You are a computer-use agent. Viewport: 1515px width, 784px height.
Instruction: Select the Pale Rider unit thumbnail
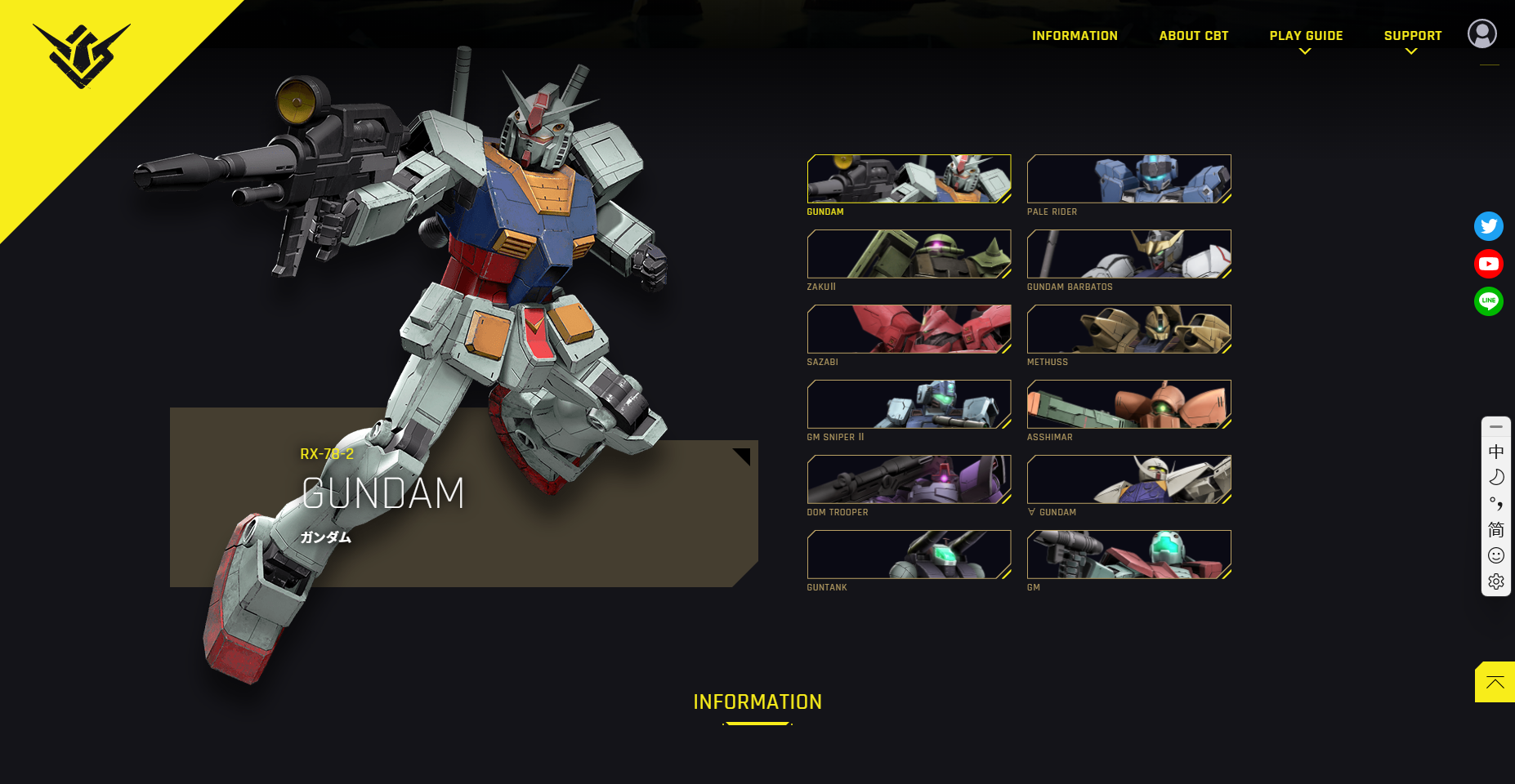(x=1128, y=179)
